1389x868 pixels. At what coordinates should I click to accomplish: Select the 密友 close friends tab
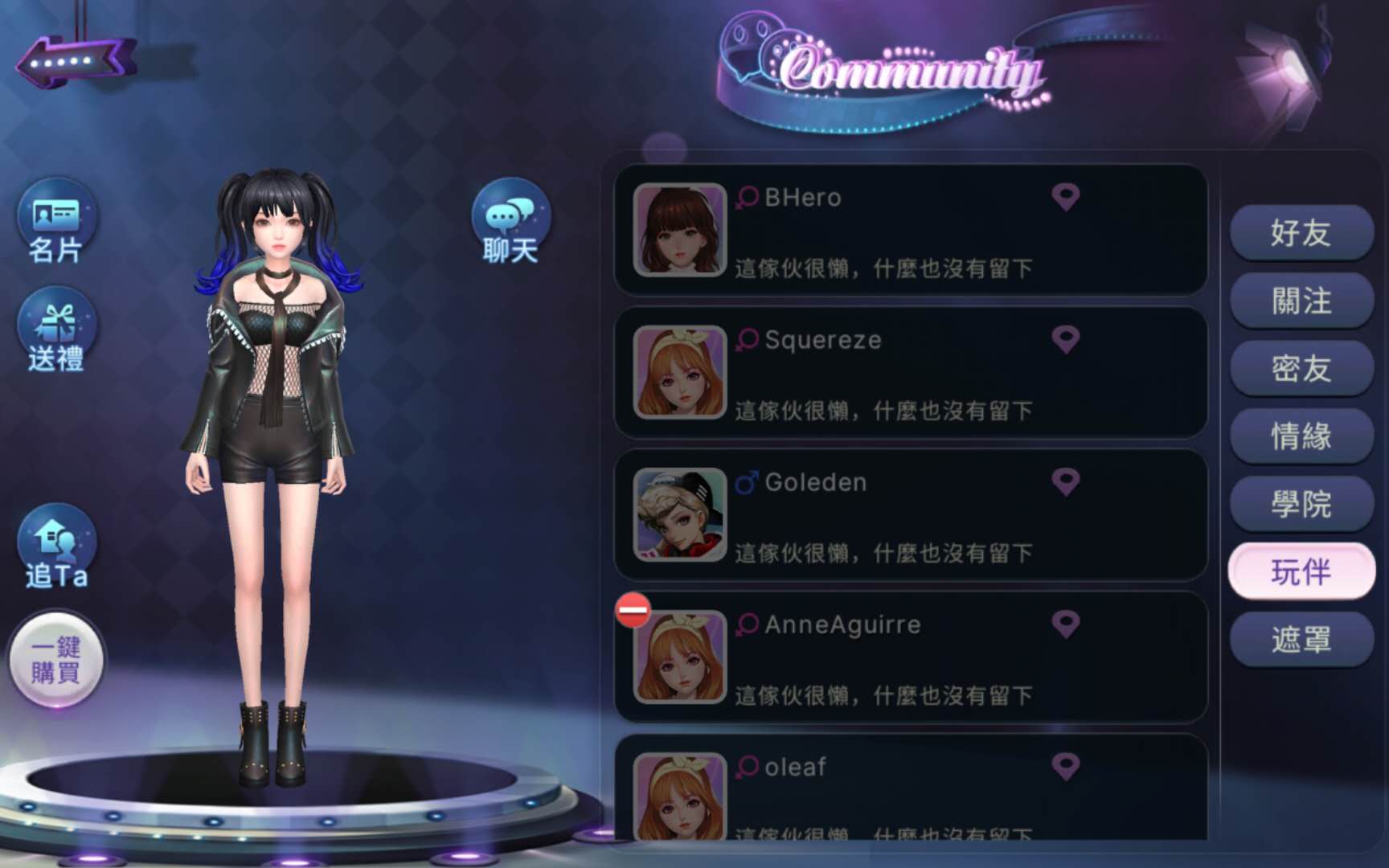point(1301,368)
